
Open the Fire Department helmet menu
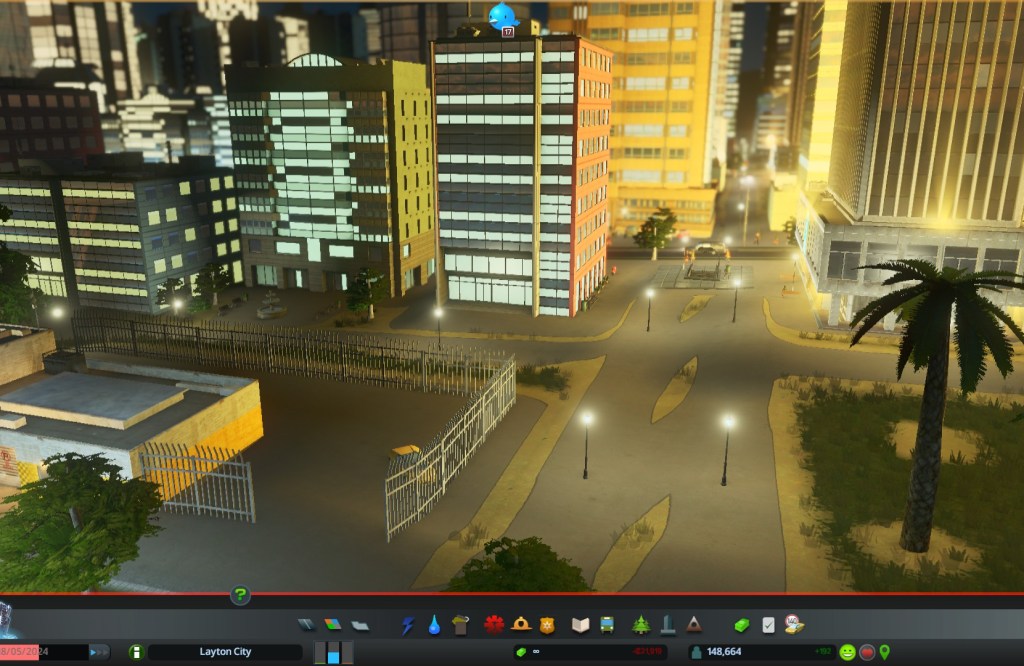(x=520, y=625)
